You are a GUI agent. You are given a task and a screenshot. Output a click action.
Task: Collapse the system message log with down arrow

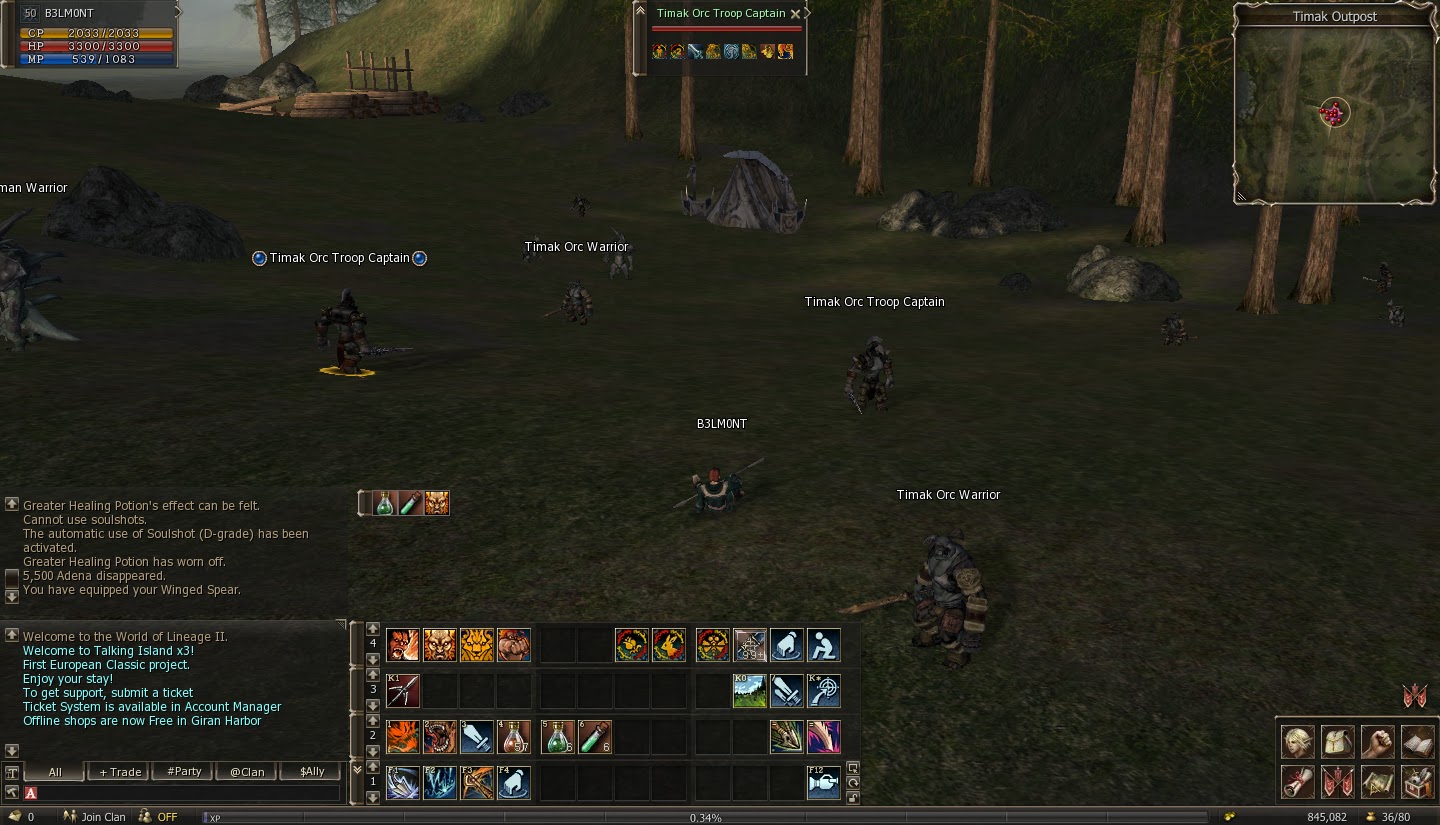(10, 599)
